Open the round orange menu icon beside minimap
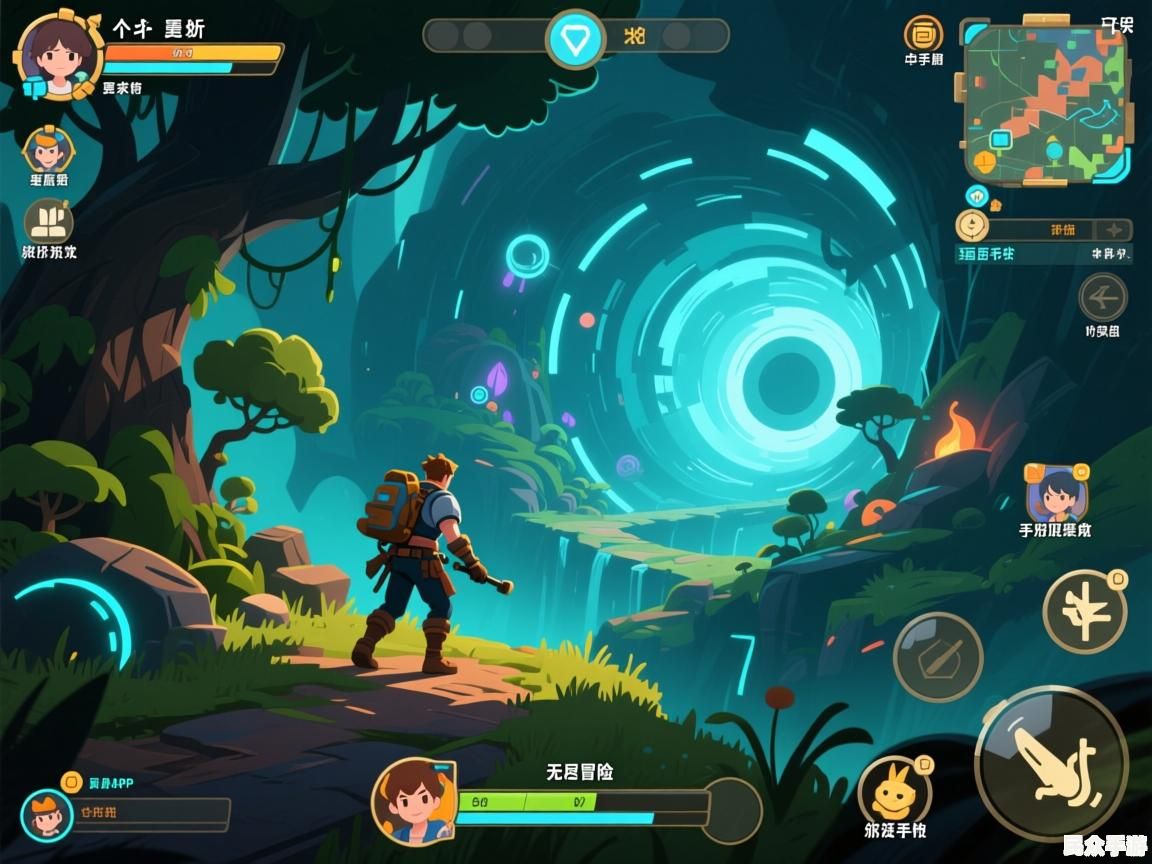Image resolution: width=1152 pixels, height=864 pixels. (x=922, y=33)
